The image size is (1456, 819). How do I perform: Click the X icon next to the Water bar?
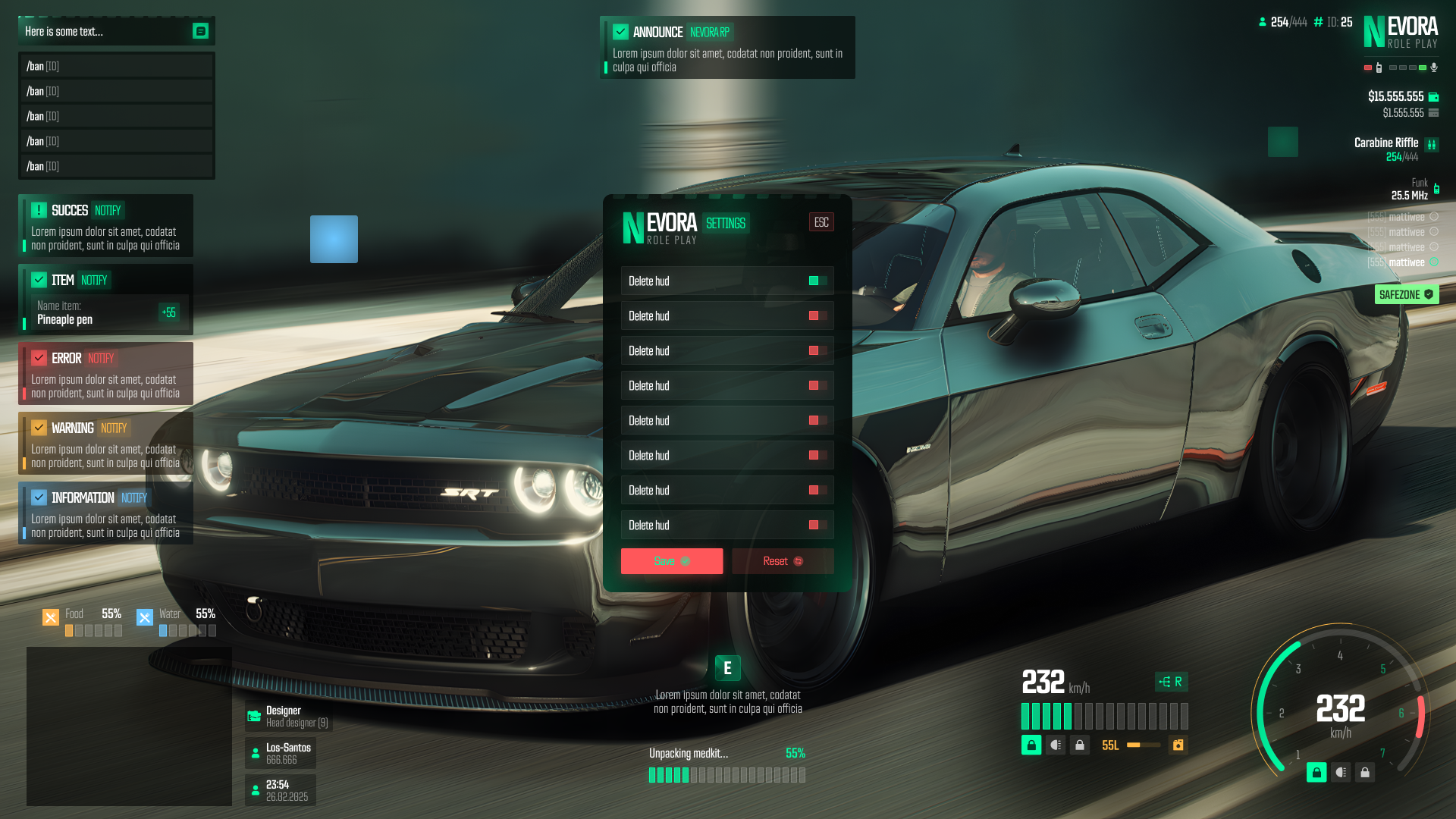145,617
